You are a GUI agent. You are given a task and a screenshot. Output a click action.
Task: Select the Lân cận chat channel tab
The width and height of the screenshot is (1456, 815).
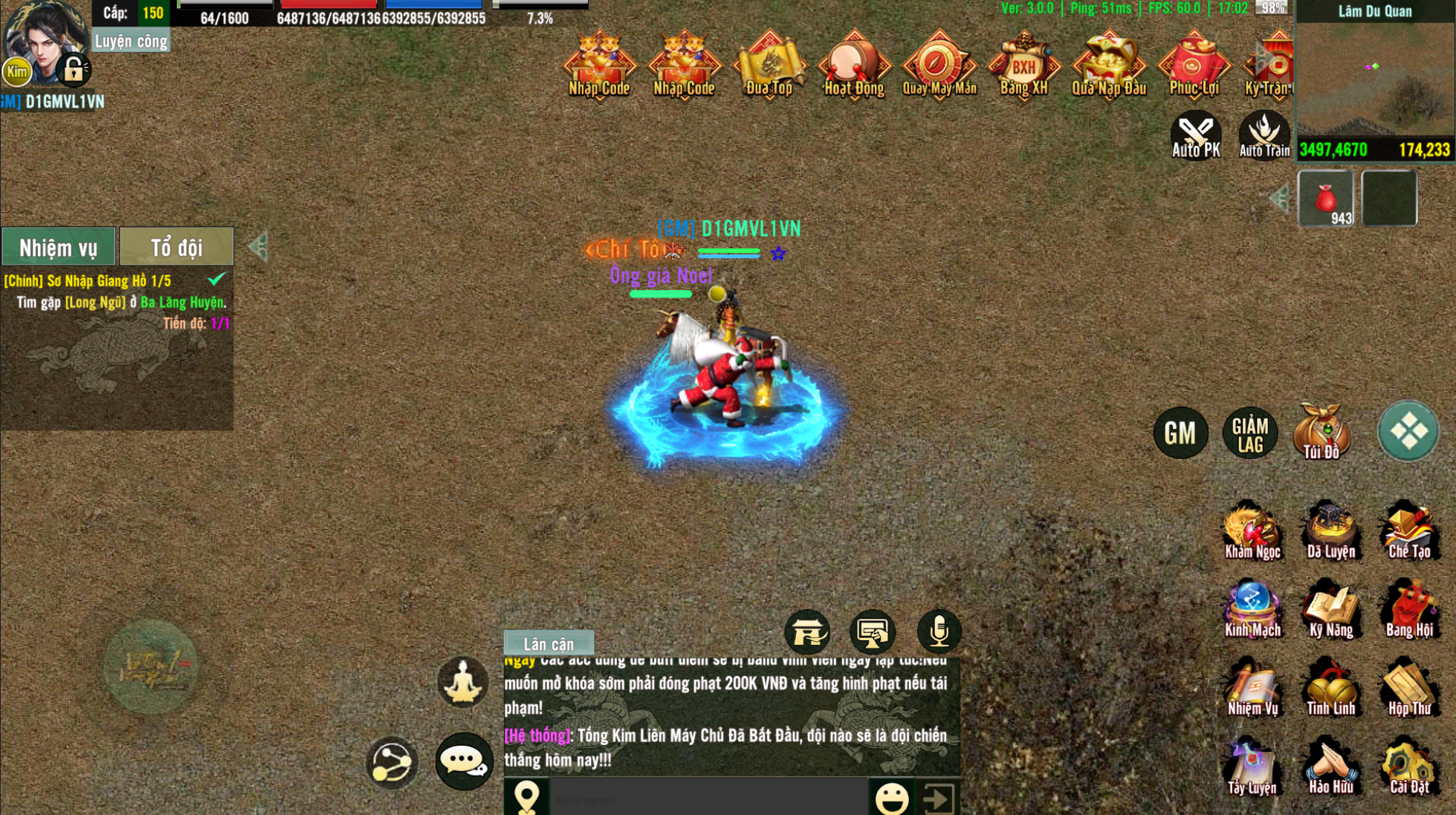(x=549, y=644)
